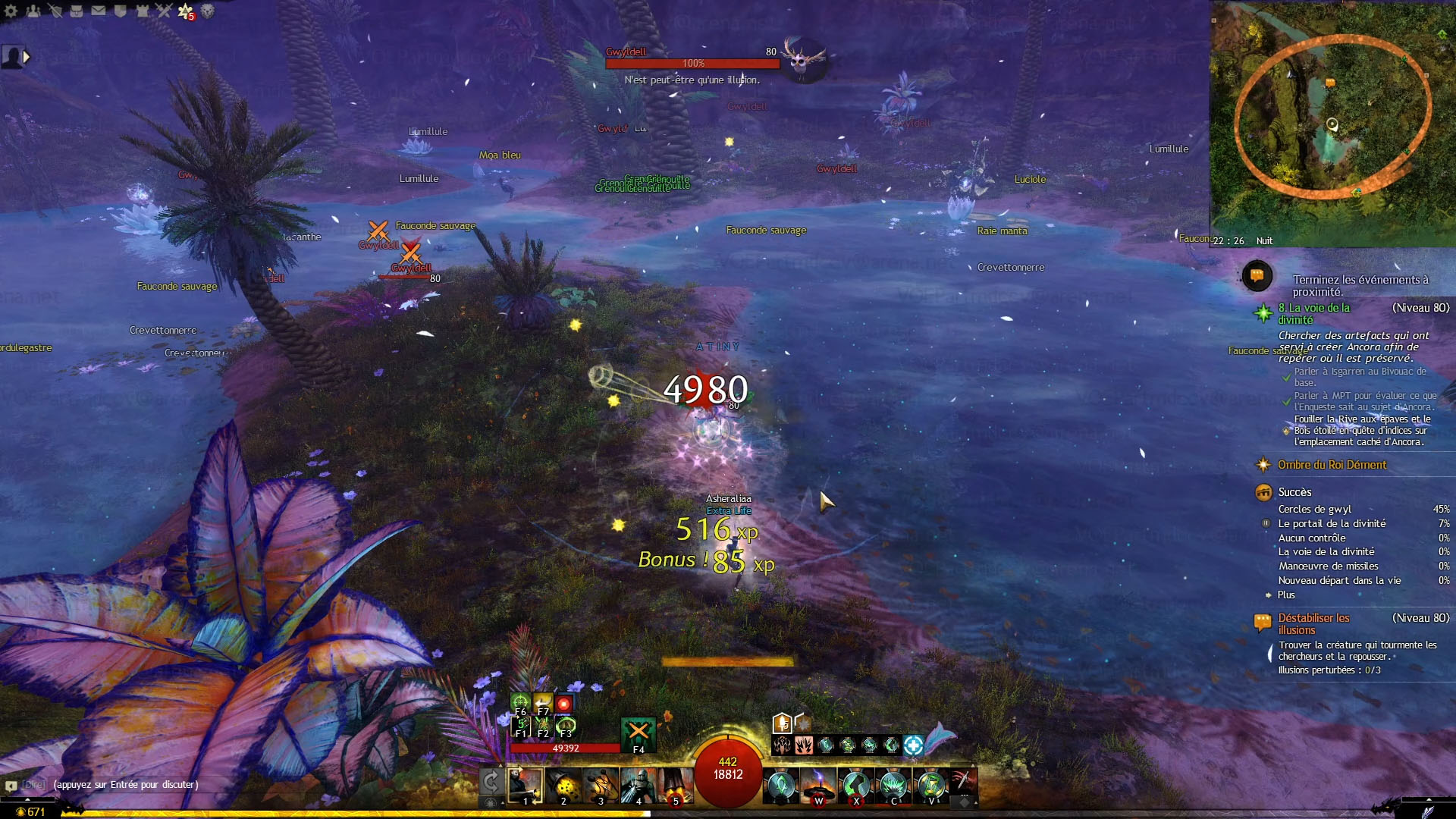
Task: Trigger the F4 mech command skill
Action: [x=639, y=734]
